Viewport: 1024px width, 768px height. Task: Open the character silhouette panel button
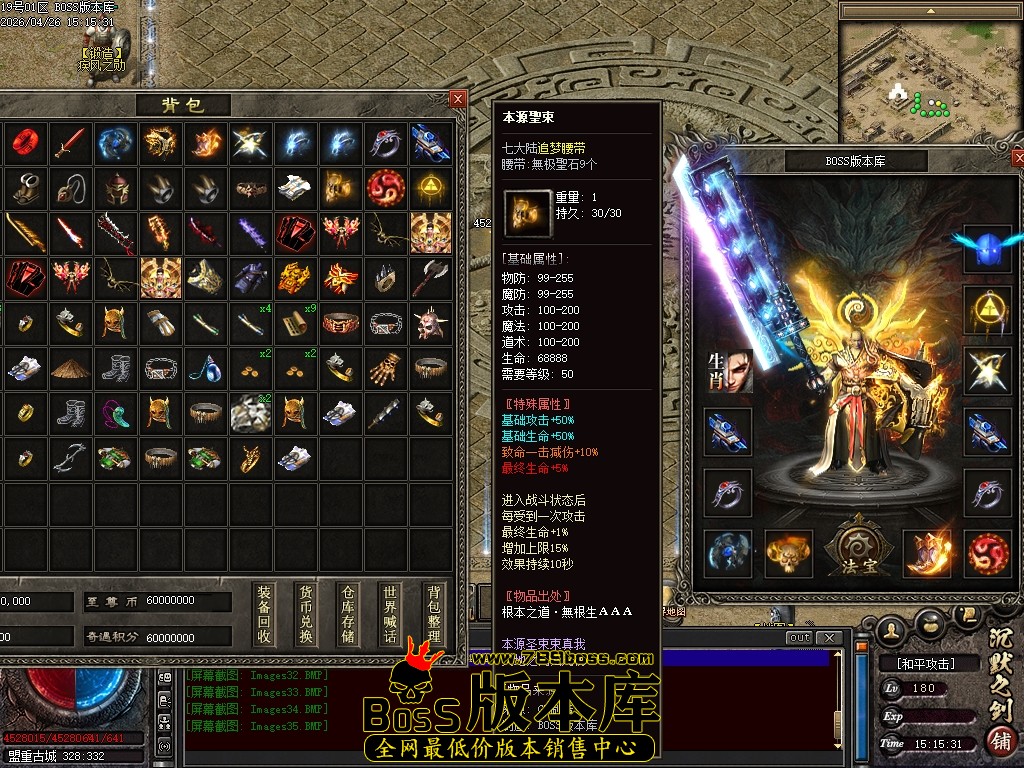click(890, 628)
